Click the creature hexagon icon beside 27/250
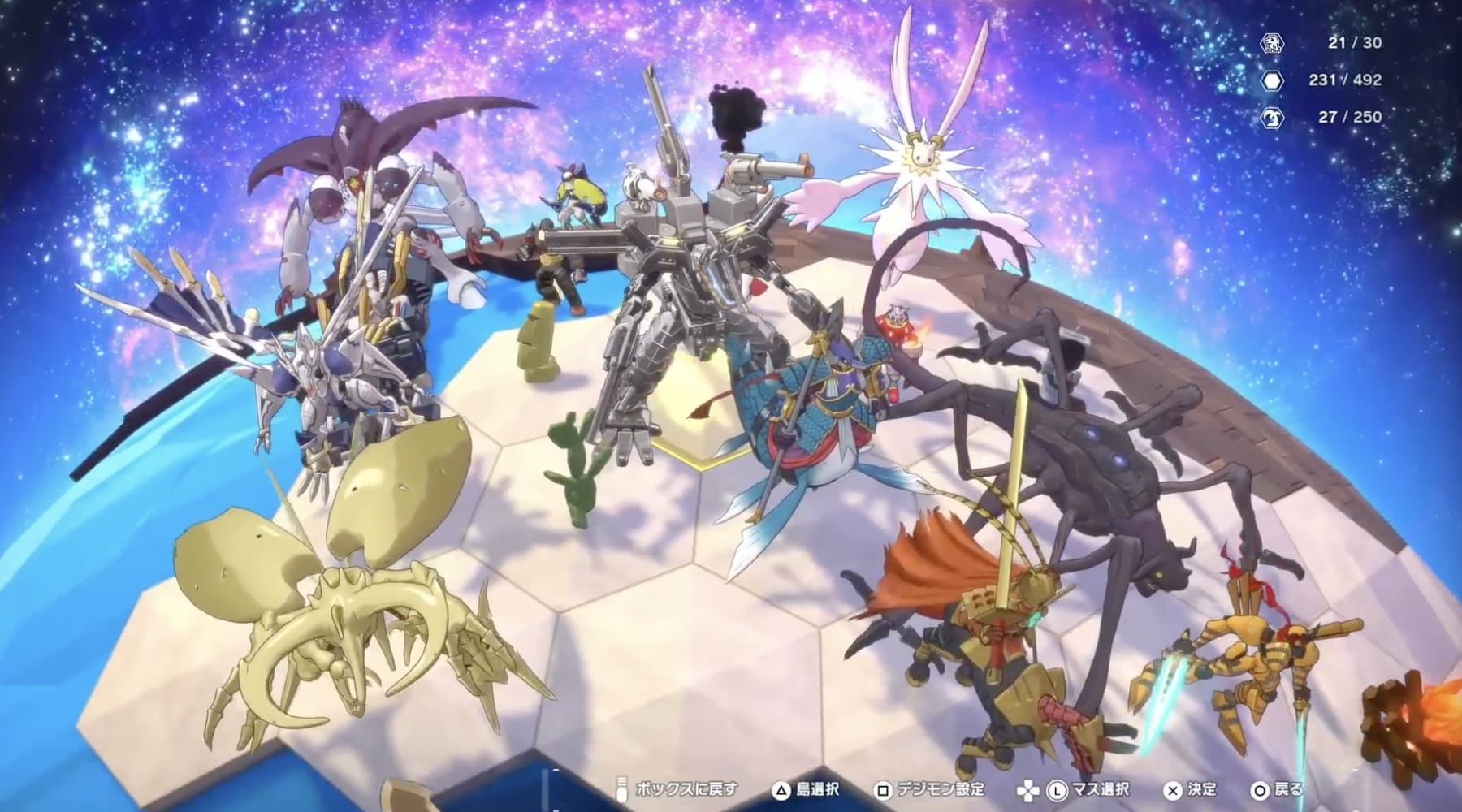This screenshot has height=812, width=1462. [1274, 117]
